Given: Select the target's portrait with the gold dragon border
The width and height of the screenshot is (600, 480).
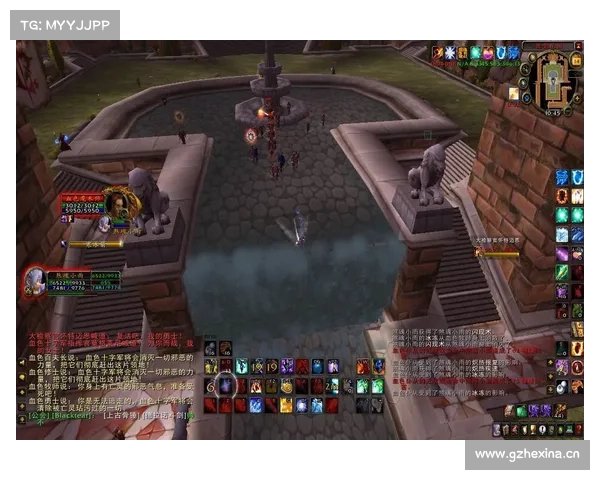Looking at the screenshot, I should [x=119, y=204].
